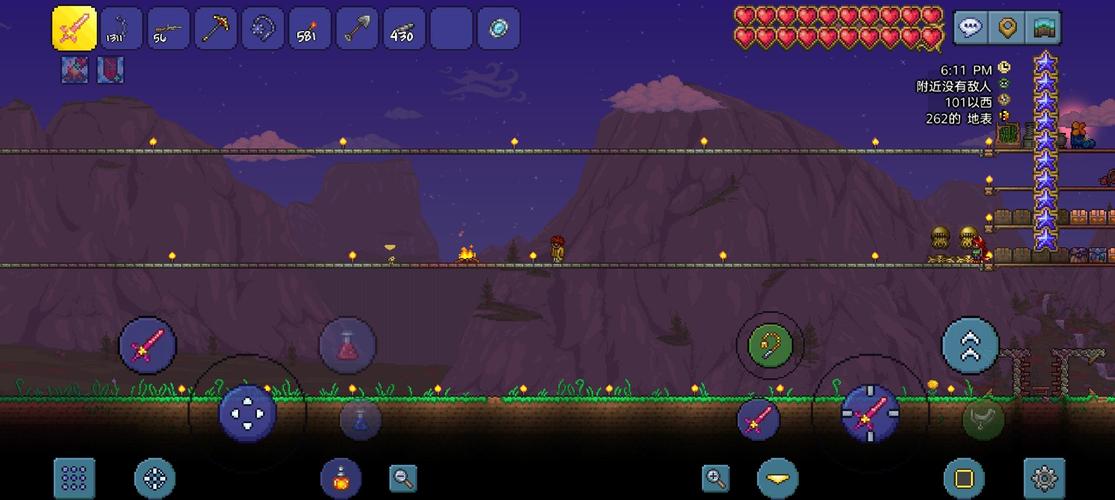Toggle the smart cursor crosshair button
The height and width of the screenshot is (500, 1115).
[x=154, y=478]
